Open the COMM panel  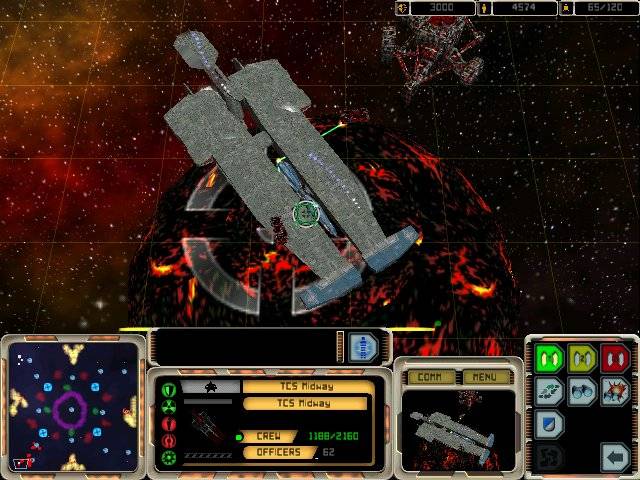click(x=431, y=377)
